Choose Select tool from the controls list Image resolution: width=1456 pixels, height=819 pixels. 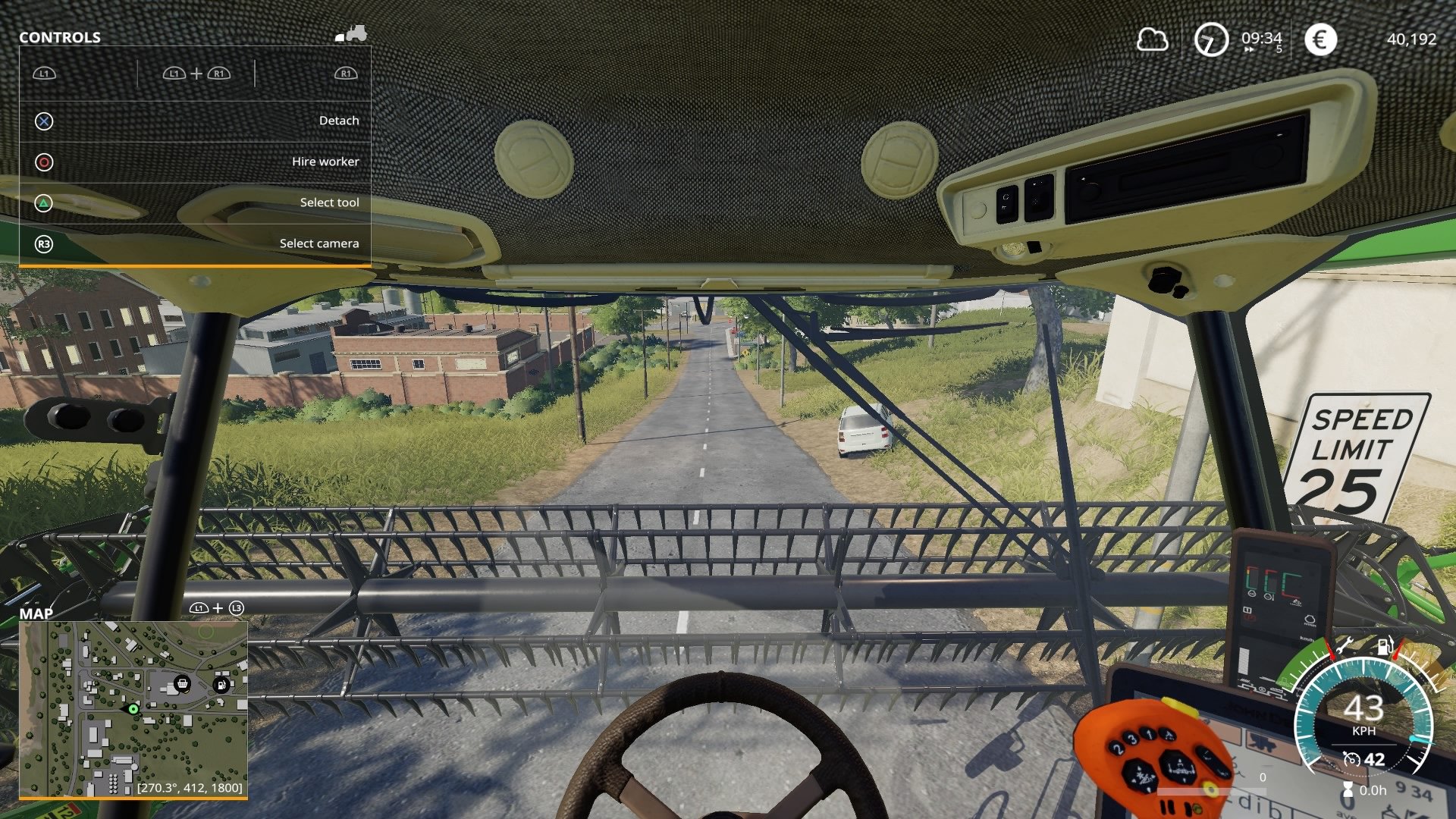(330, 202)
